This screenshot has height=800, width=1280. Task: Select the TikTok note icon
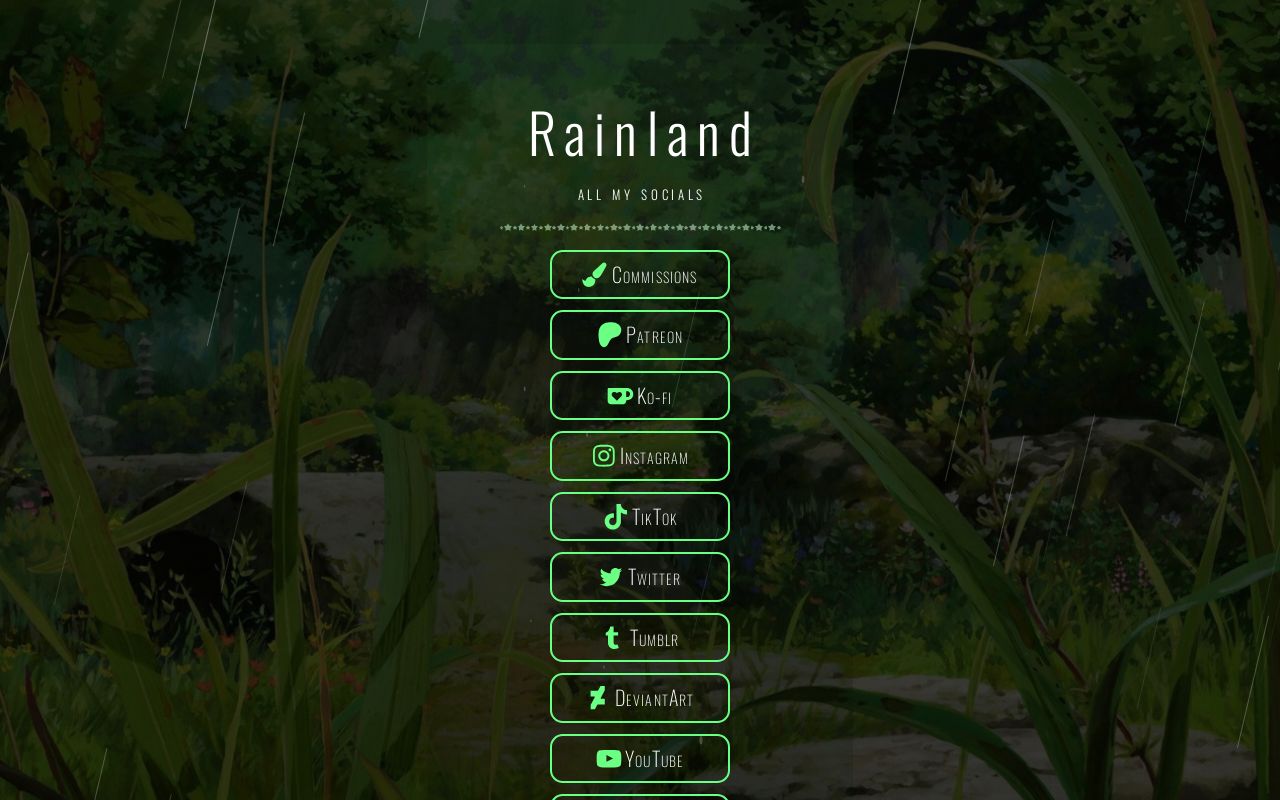615,517
